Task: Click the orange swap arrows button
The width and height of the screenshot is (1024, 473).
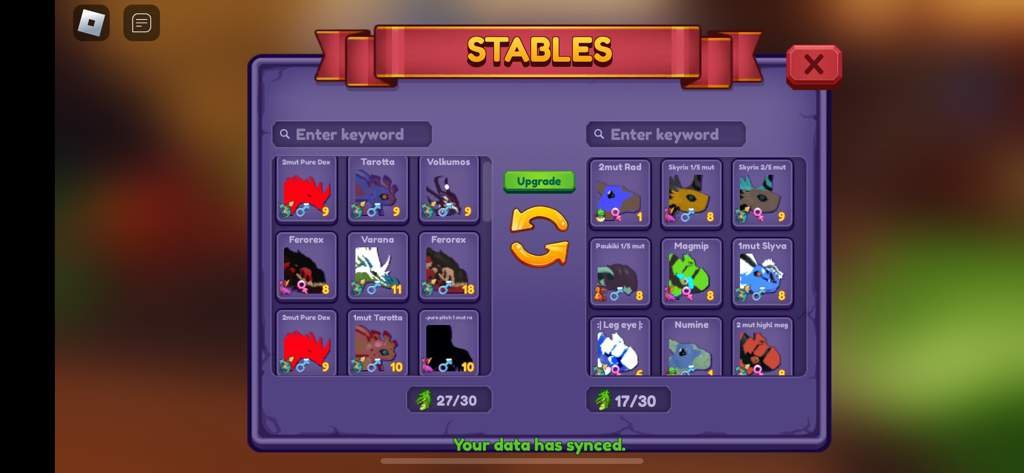Action: pos(539,235)
